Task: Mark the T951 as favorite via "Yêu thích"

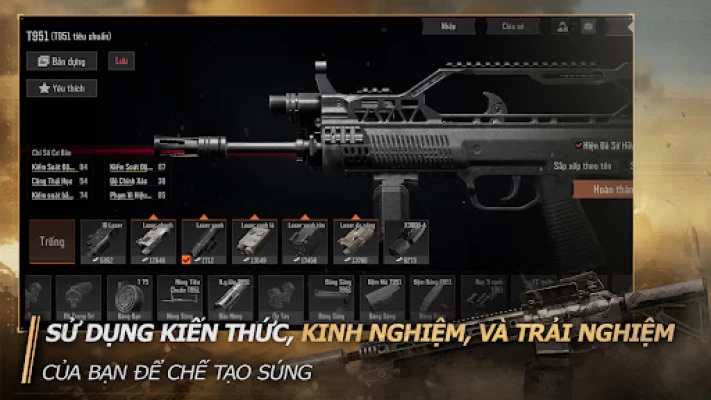Action: pyautogui.click(x=61, y=88)
